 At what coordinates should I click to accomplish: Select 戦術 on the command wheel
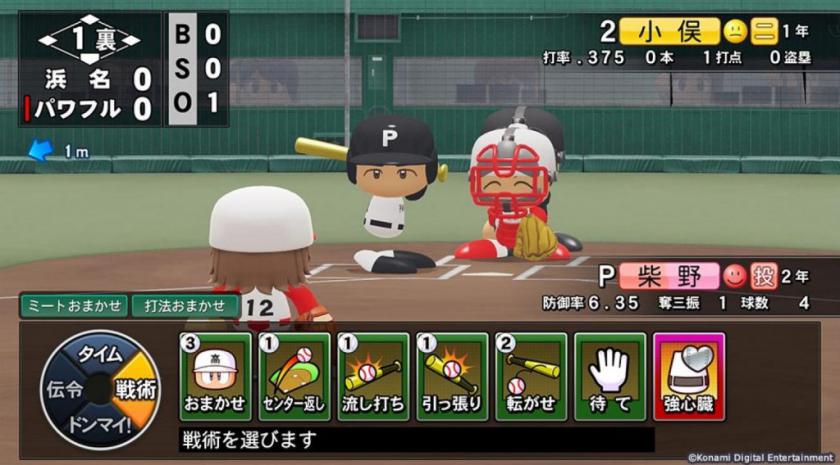(x=138, y=390)
